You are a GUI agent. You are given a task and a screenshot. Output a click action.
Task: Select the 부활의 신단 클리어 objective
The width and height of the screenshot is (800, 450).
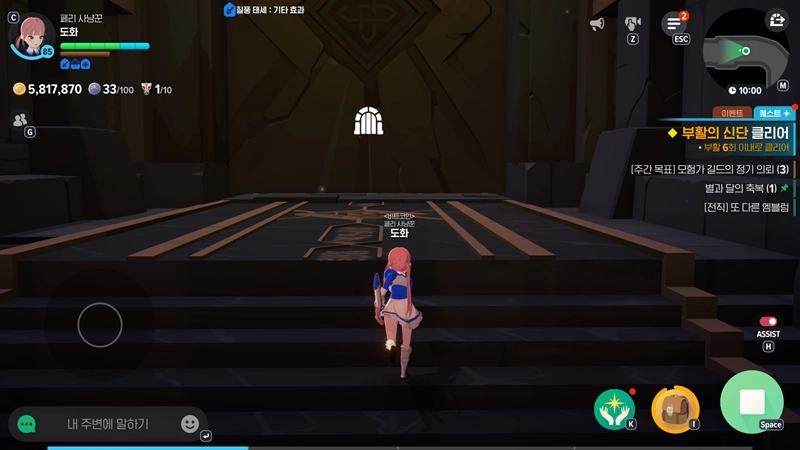[x=733, y=133]
